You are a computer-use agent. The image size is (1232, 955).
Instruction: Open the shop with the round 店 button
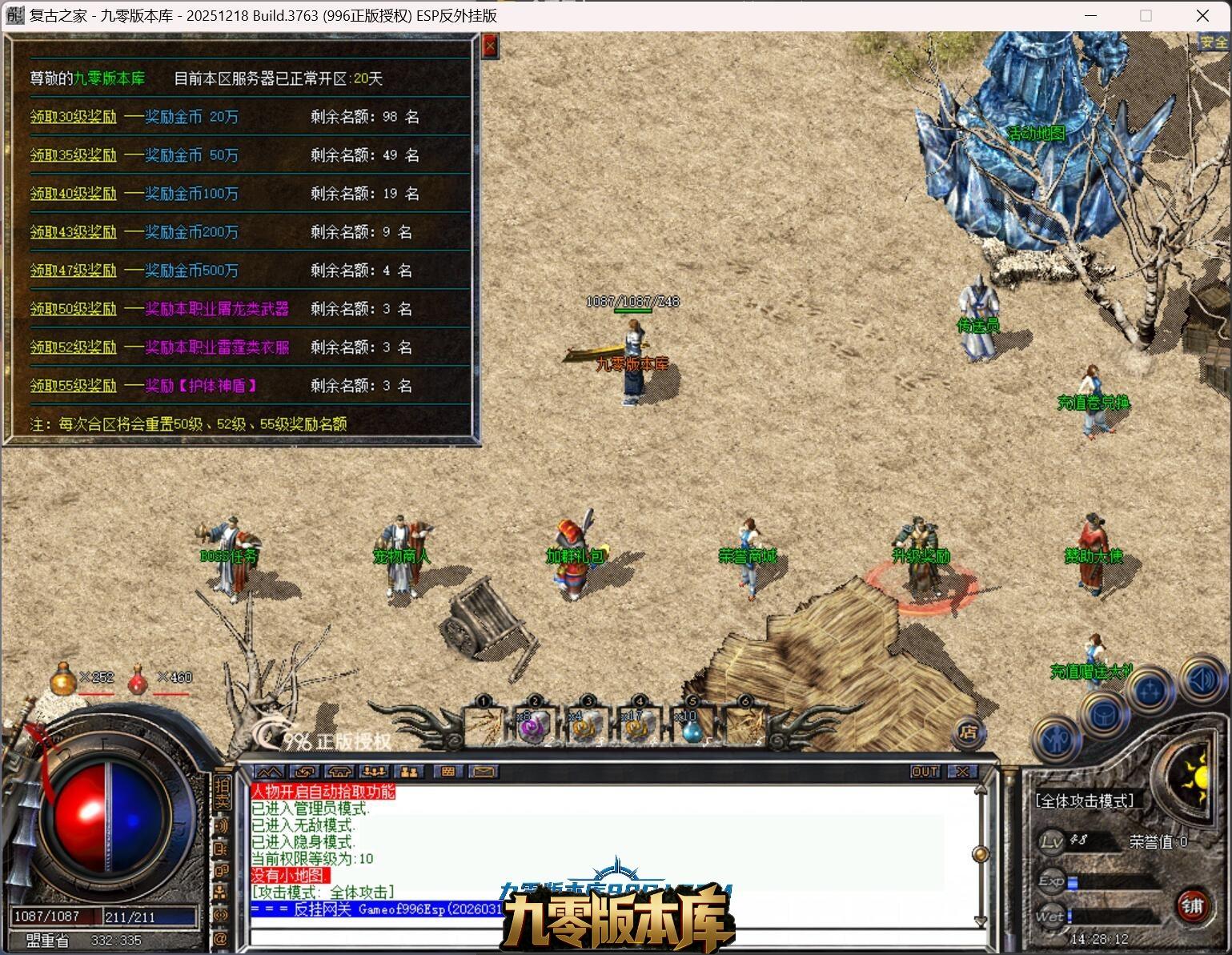[x=969, y=731]
